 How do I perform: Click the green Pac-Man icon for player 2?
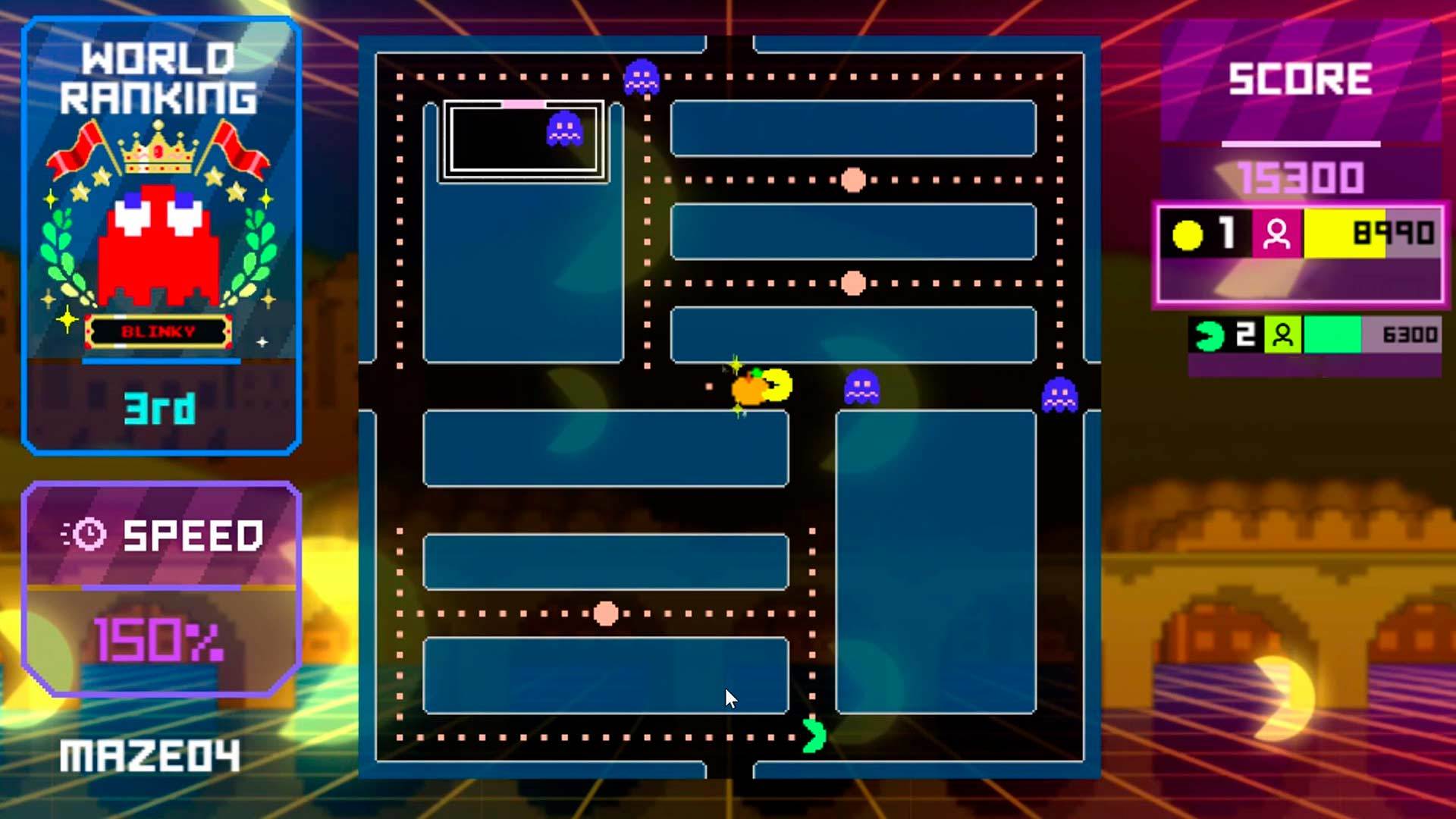(x=1209, y=334)
